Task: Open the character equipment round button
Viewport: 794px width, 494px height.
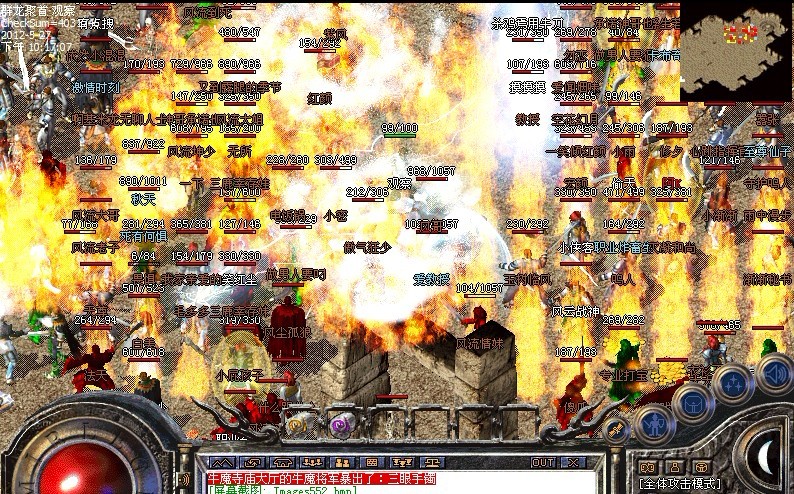Action: click(x=653, y=423)
